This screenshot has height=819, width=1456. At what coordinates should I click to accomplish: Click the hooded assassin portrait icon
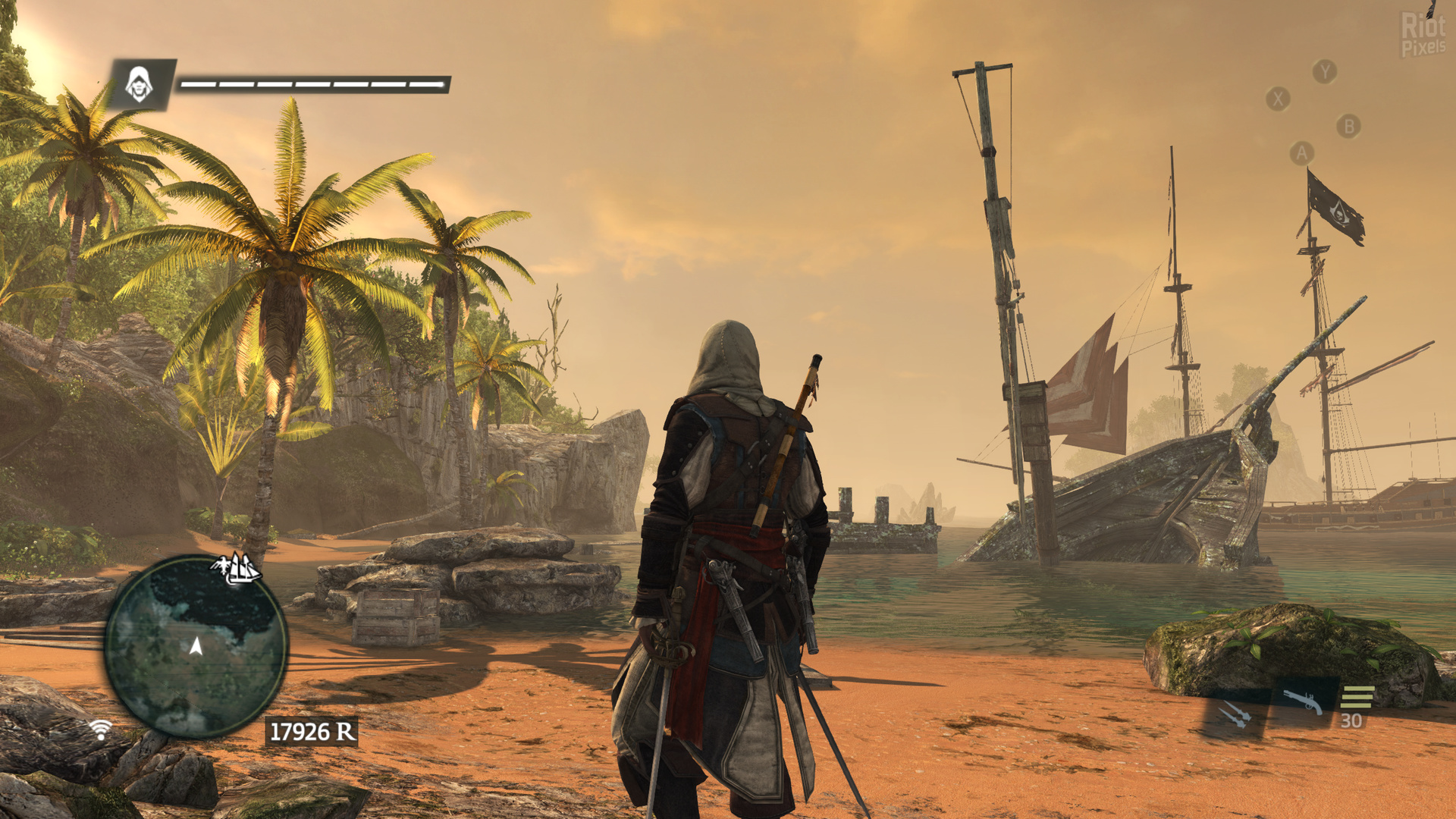point(139,83)
